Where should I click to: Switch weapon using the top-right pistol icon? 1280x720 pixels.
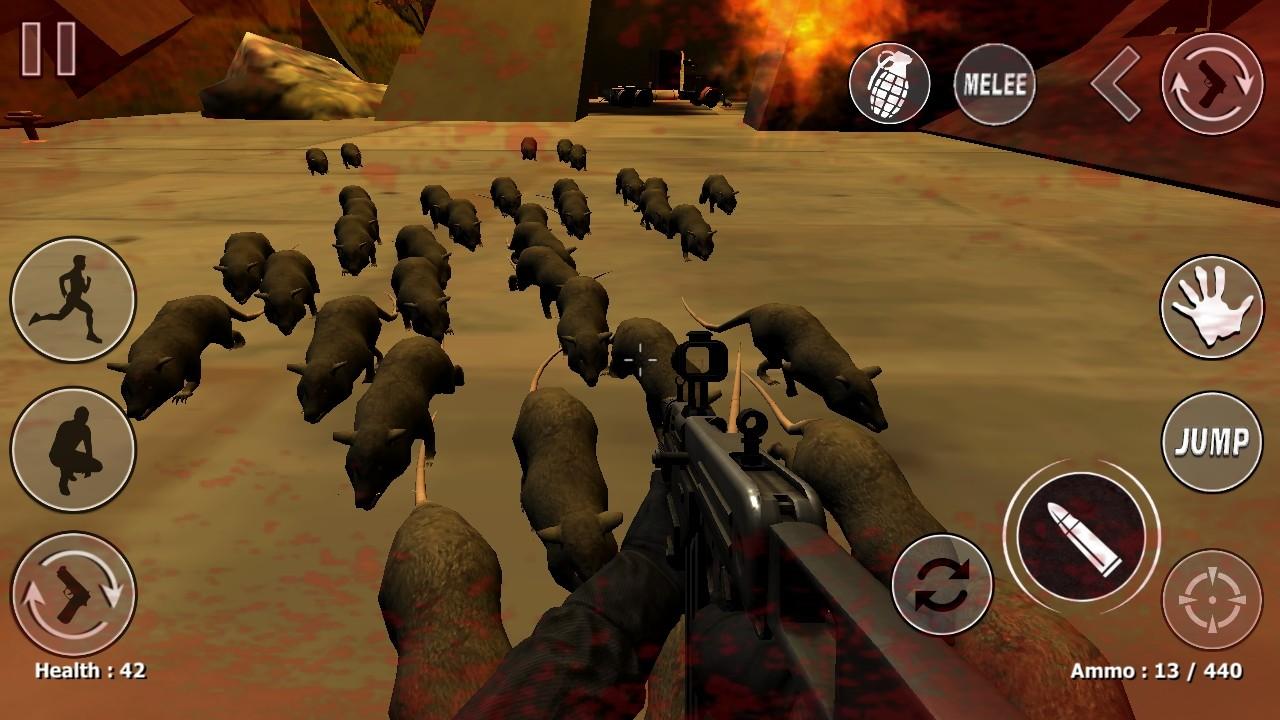[1212, 84]
